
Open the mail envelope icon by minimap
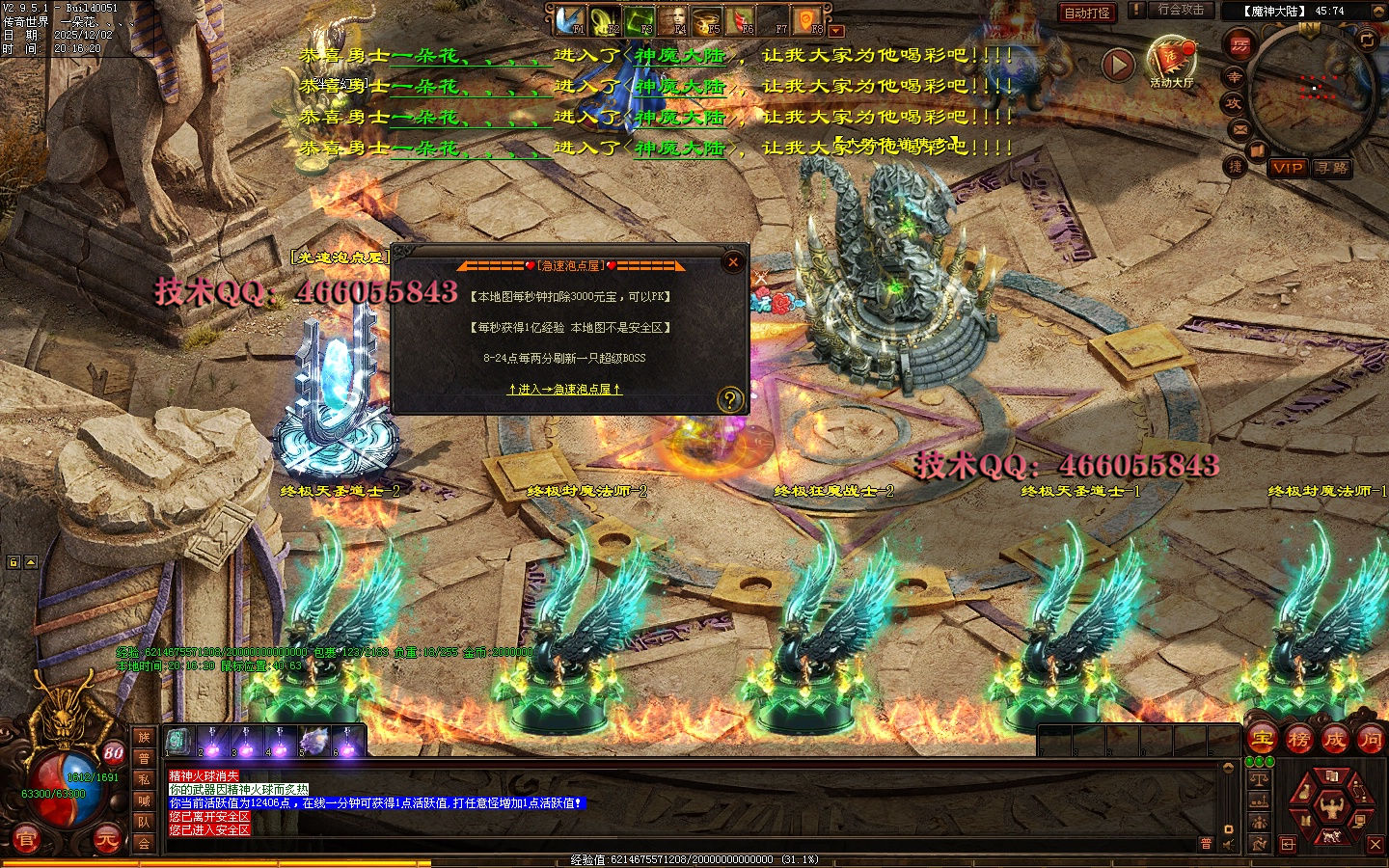(x=1240, y=127)
